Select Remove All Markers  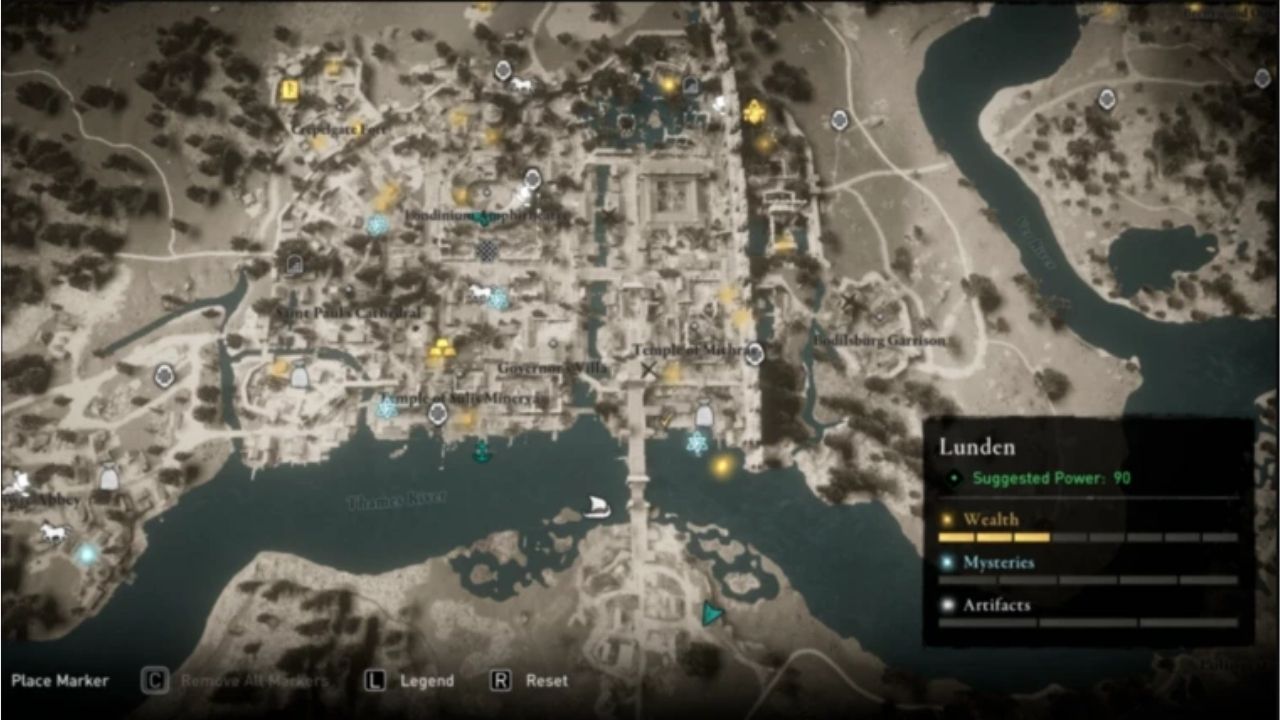[x=254, y=680]
